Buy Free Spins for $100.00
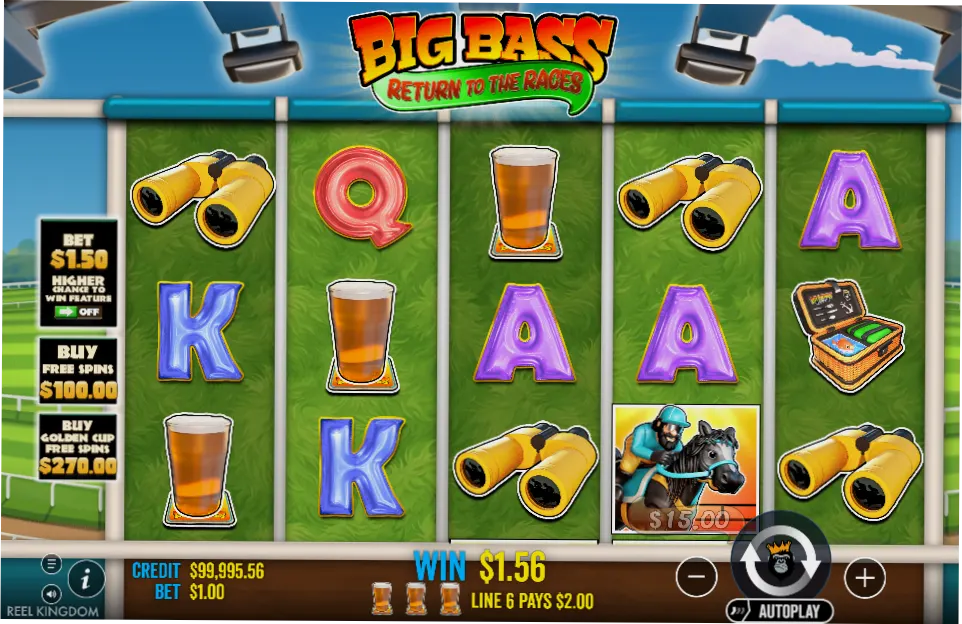The height and width of the screenshot is (624, 962). pyautogui.click(x=78, y=371)
